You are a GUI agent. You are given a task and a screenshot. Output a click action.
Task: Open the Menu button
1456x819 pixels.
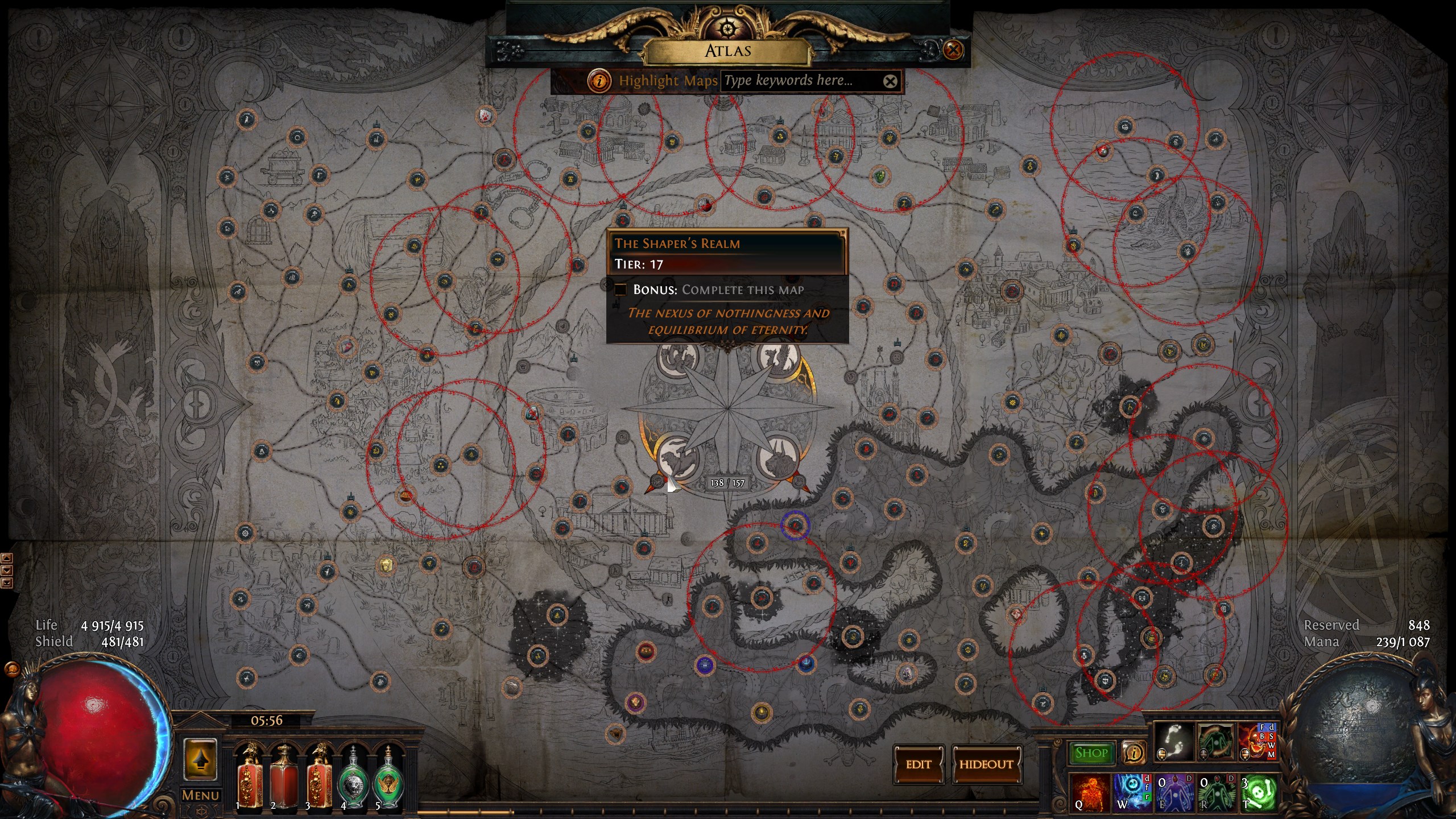click(200, 795)
